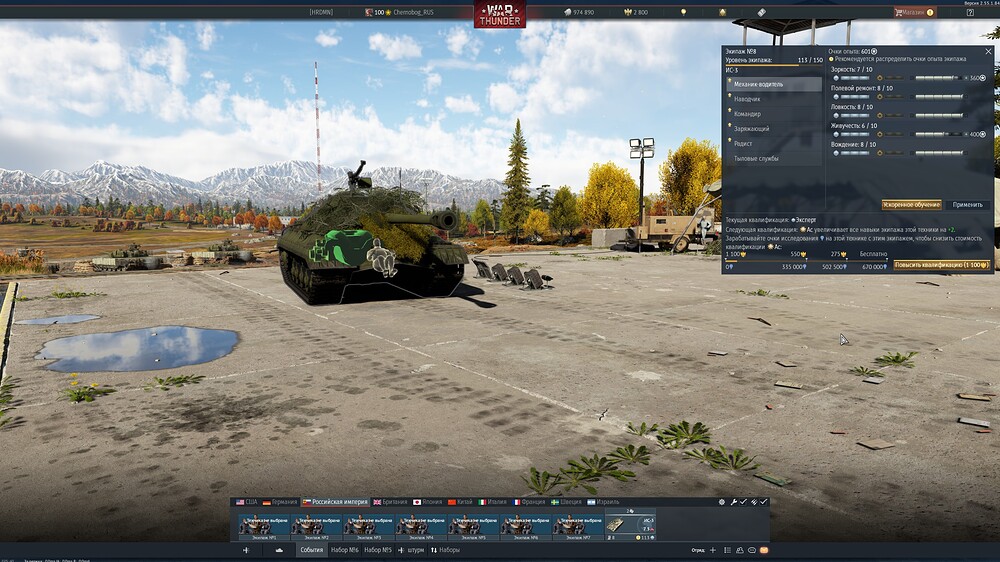This screenshot has width=1000, height=562.
Task: Open the Швеция nation tab
Action: click(x=568, y=502)
